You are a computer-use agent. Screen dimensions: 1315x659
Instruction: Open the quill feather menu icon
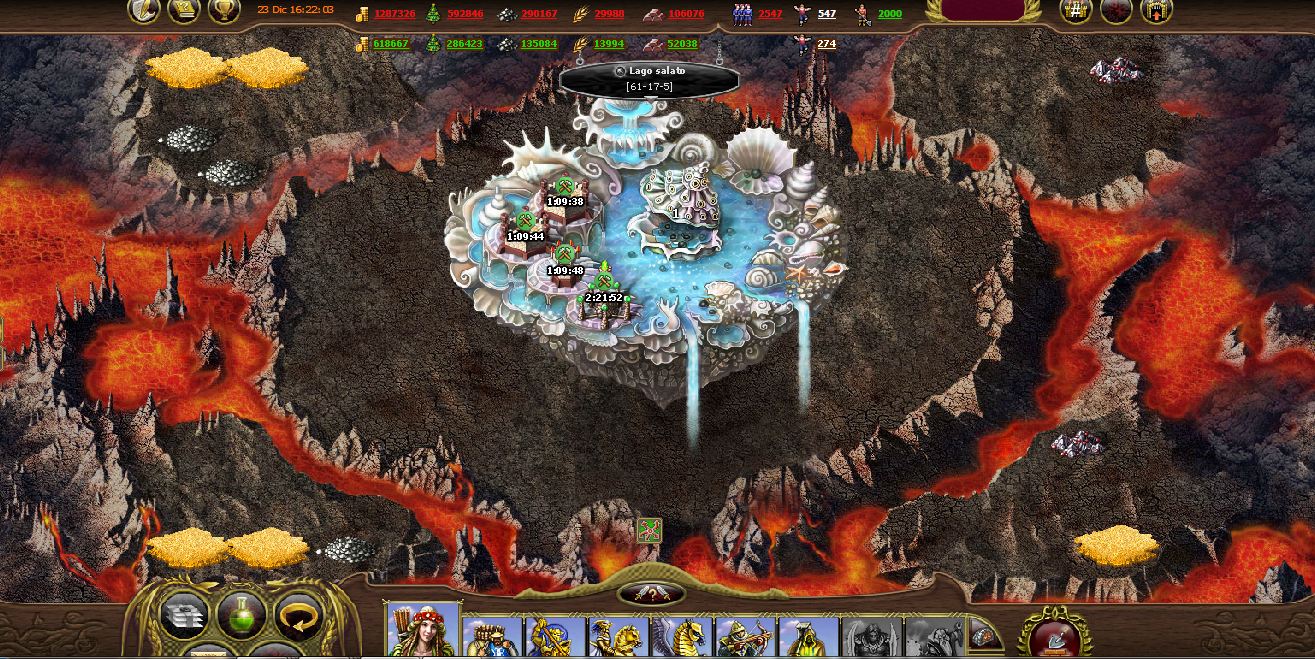144,11
